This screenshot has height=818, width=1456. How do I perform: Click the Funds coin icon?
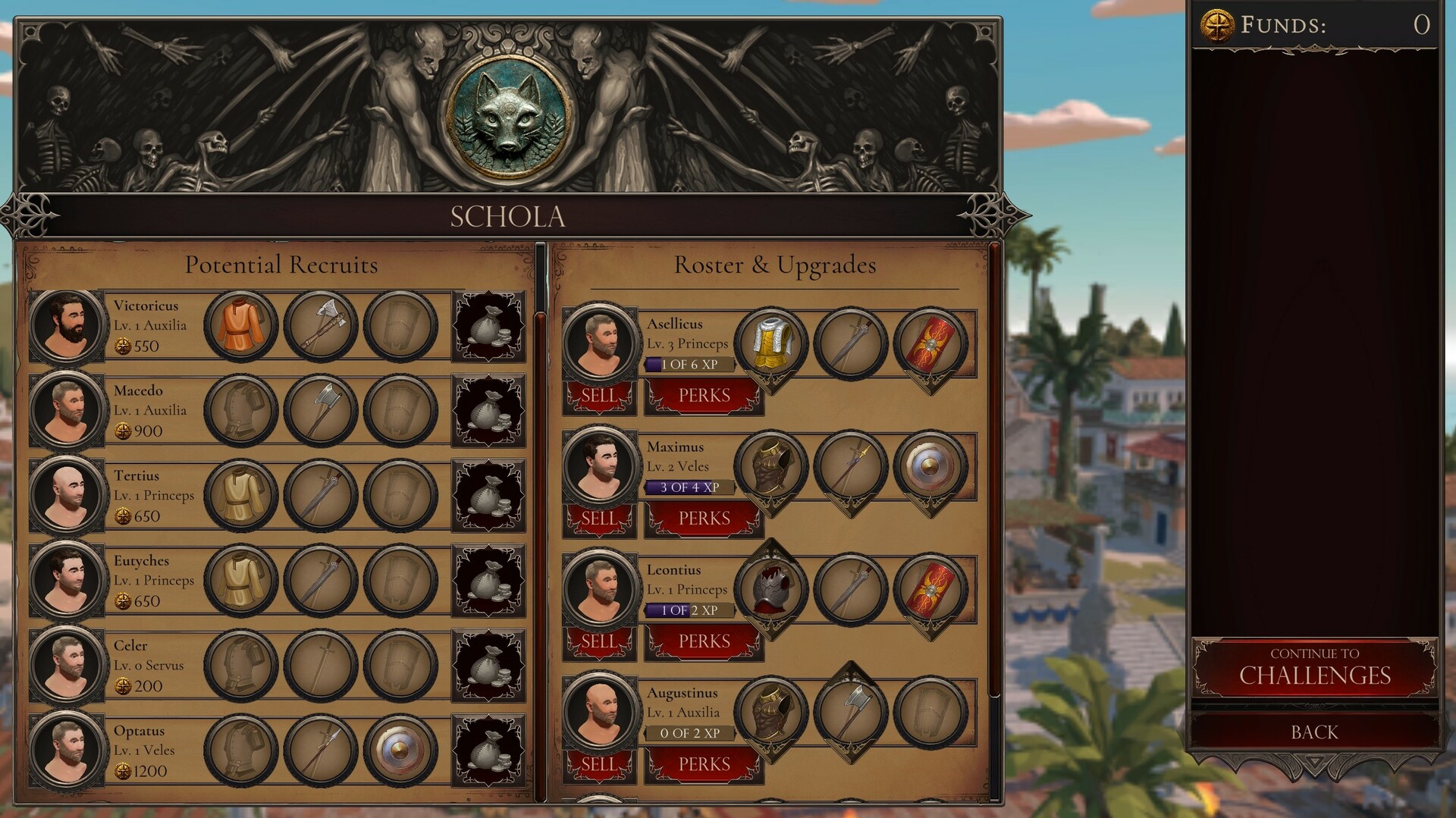pyautogui.click(x=1217, y=24)
